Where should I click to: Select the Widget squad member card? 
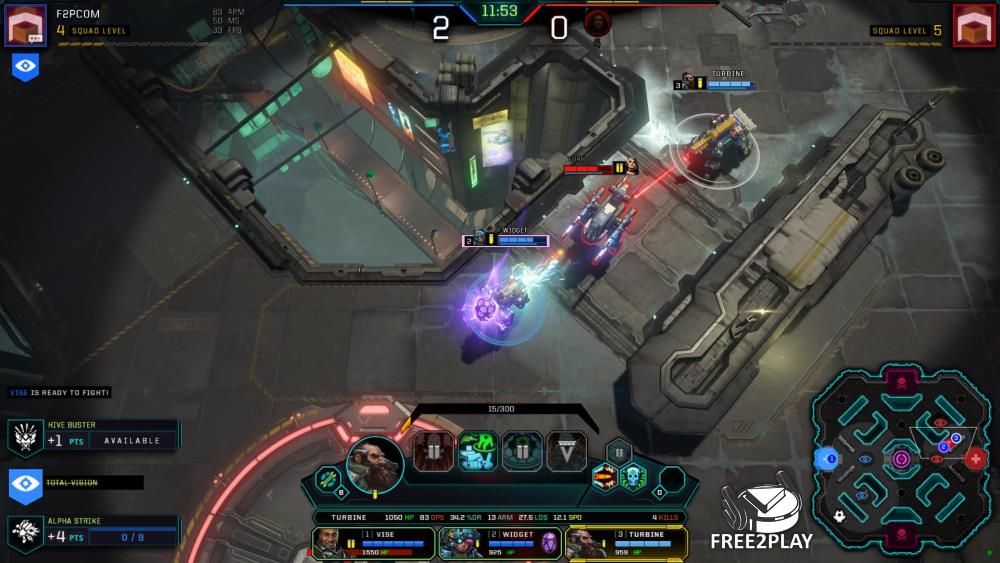pyautogui.click(x=499, y=543)
